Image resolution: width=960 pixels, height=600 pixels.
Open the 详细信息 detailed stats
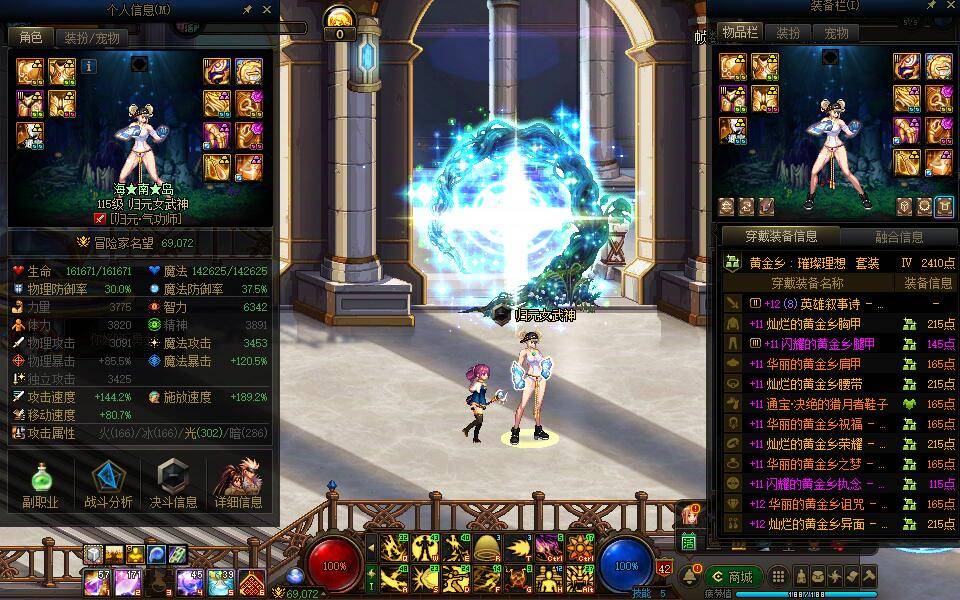[239, 485]
